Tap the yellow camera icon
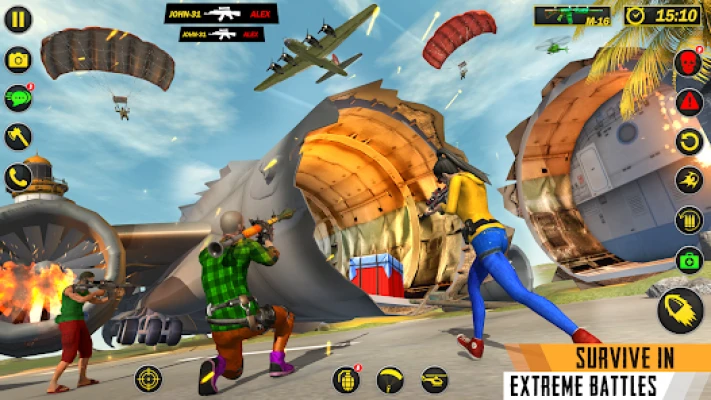 [18, 60]
